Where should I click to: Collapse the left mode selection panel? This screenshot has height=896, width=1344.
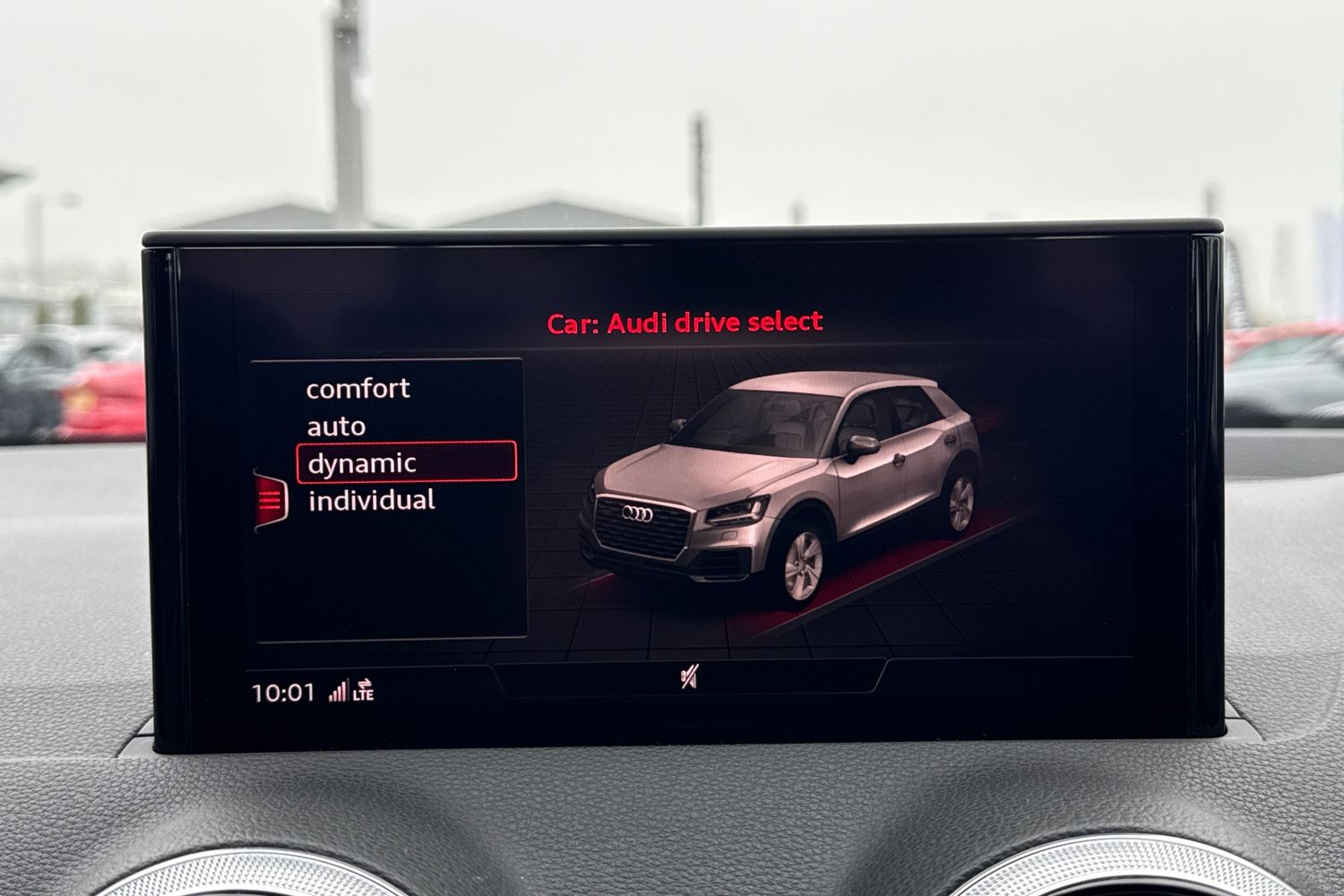[x=270, y=499]
